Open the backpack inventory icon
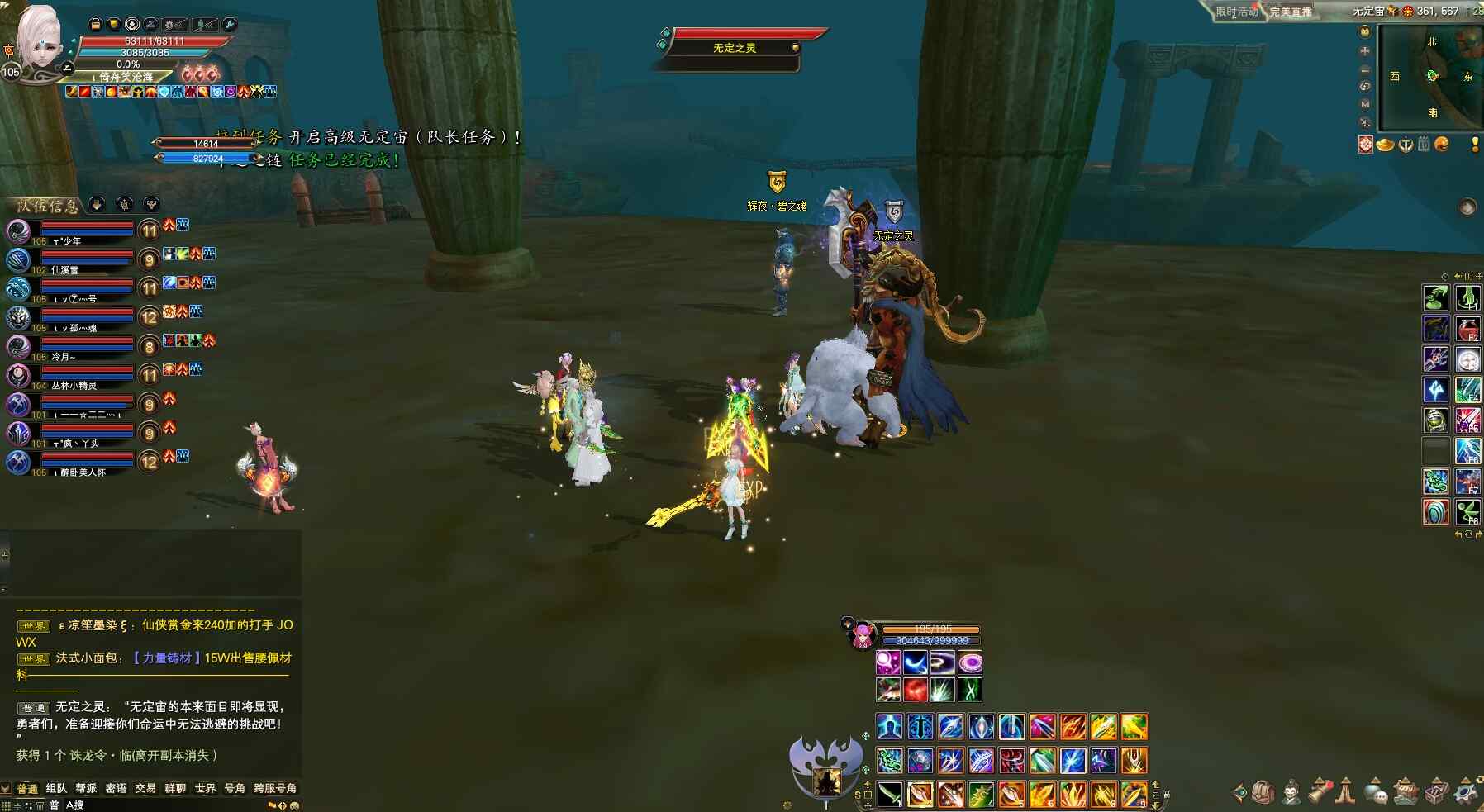The width and height of the screenshot is (1484, 812). coord(1262,792)
